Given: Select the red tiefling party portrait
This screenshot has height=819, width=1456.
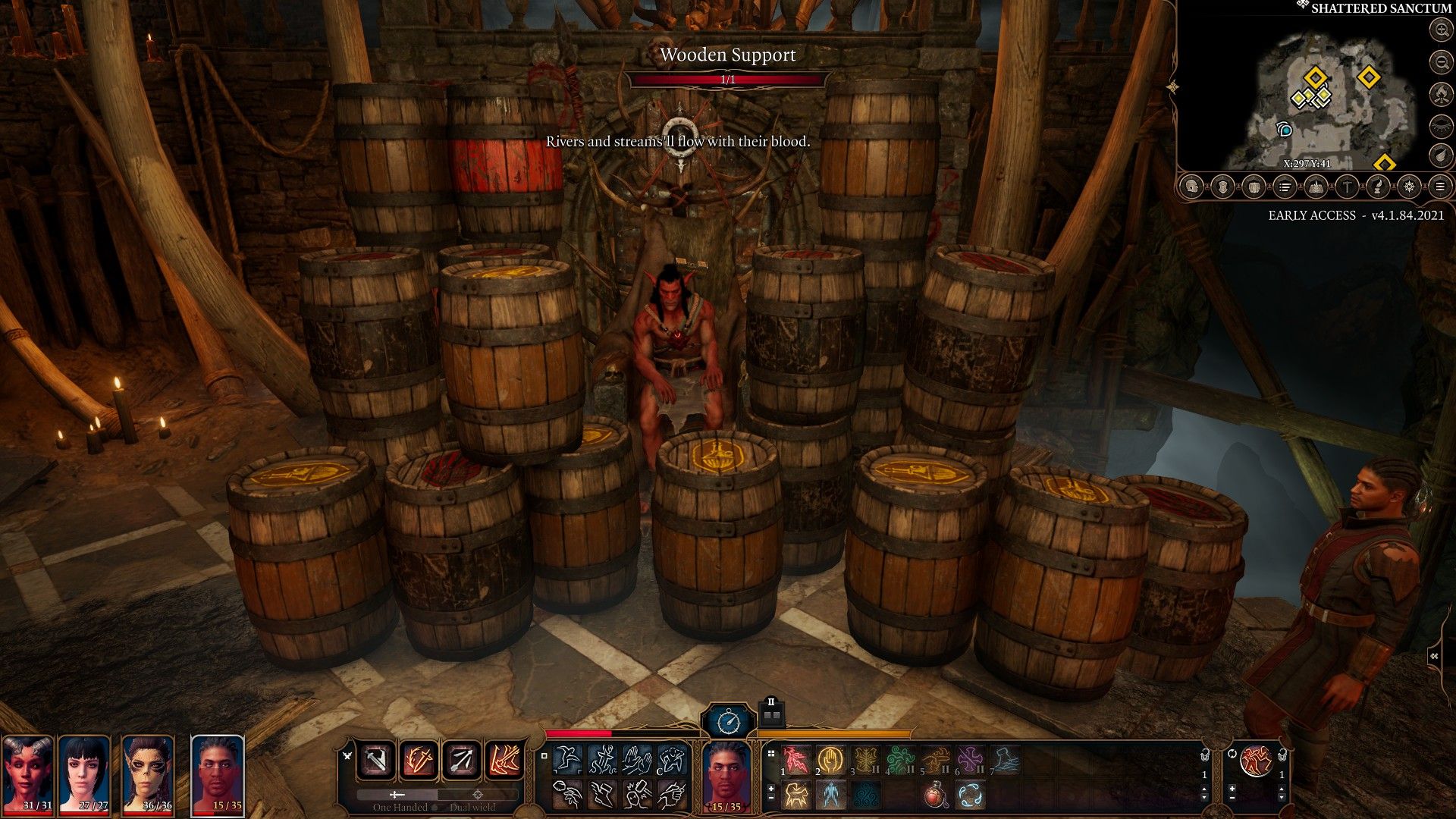Looking at the screenshot, I should 27,775.
